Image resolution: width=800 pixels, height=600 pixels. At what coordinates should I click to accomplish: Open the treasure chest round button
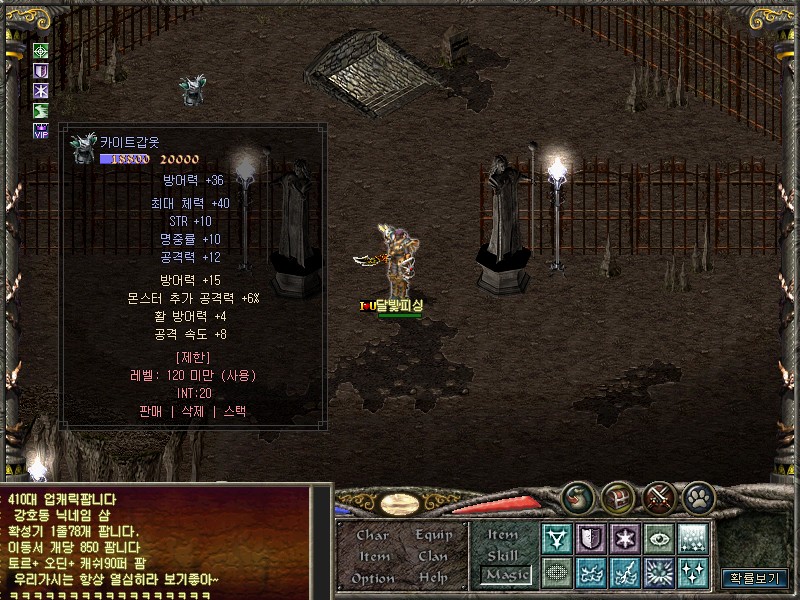pos(618,497)
